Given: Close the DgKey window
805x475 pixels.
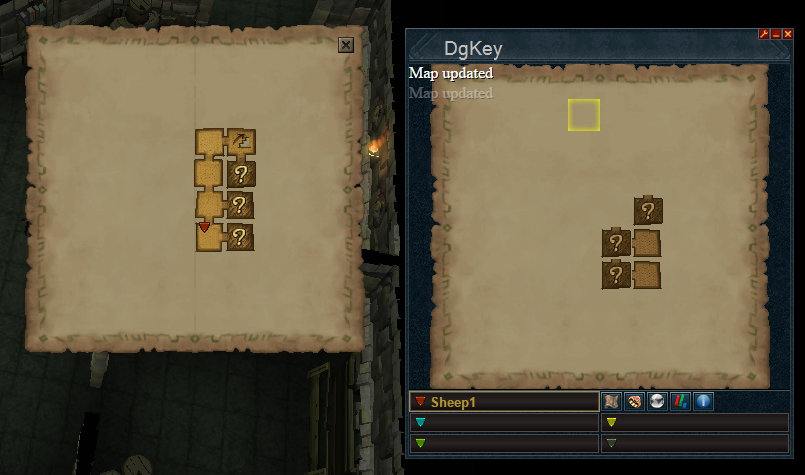Looking at the screenshot, I should pos(787,34).
